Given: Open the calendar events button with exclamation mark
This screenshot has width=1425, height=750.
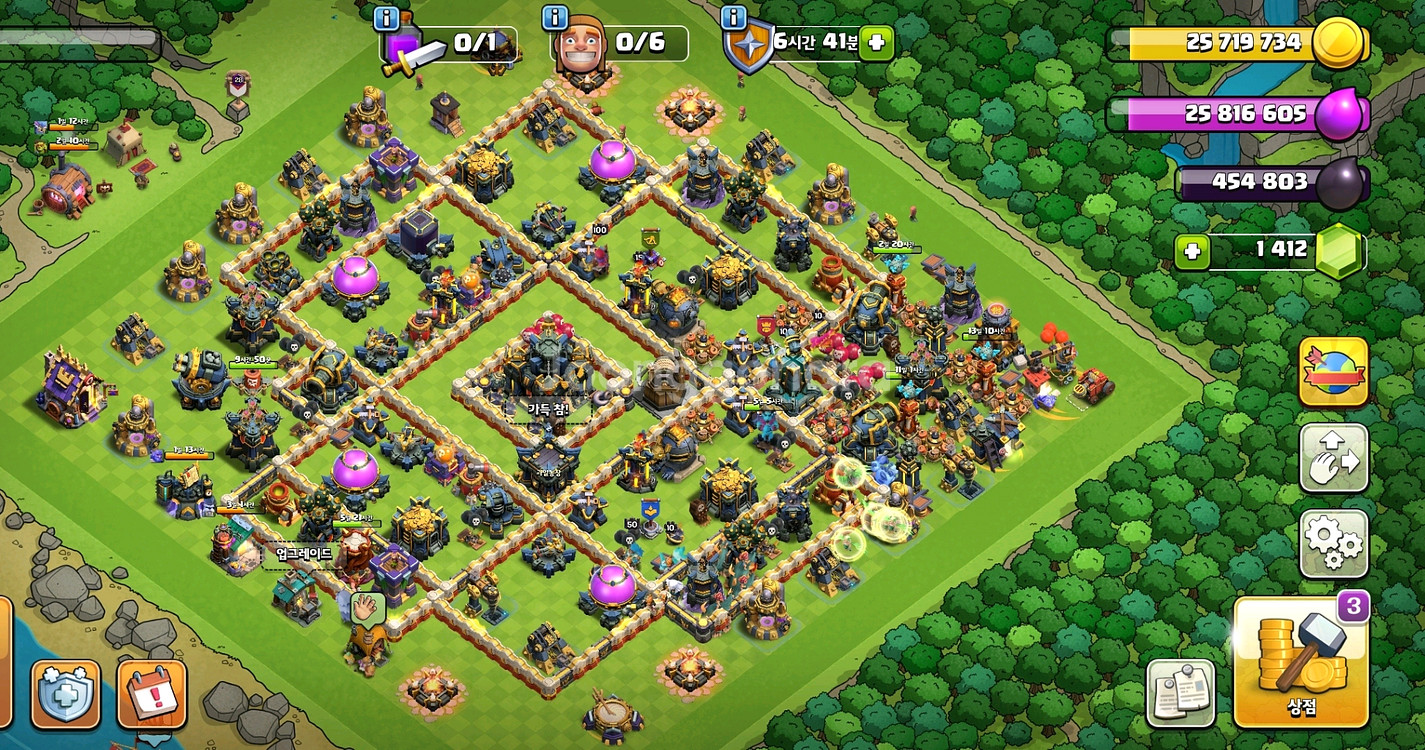Looking at the screenshot, I should point(152,693).
